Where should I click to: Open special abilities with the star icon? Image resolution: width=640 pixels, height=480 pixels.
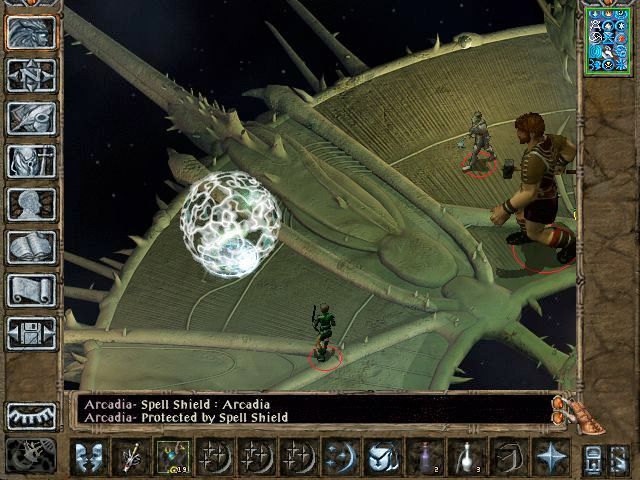point(549,458)
